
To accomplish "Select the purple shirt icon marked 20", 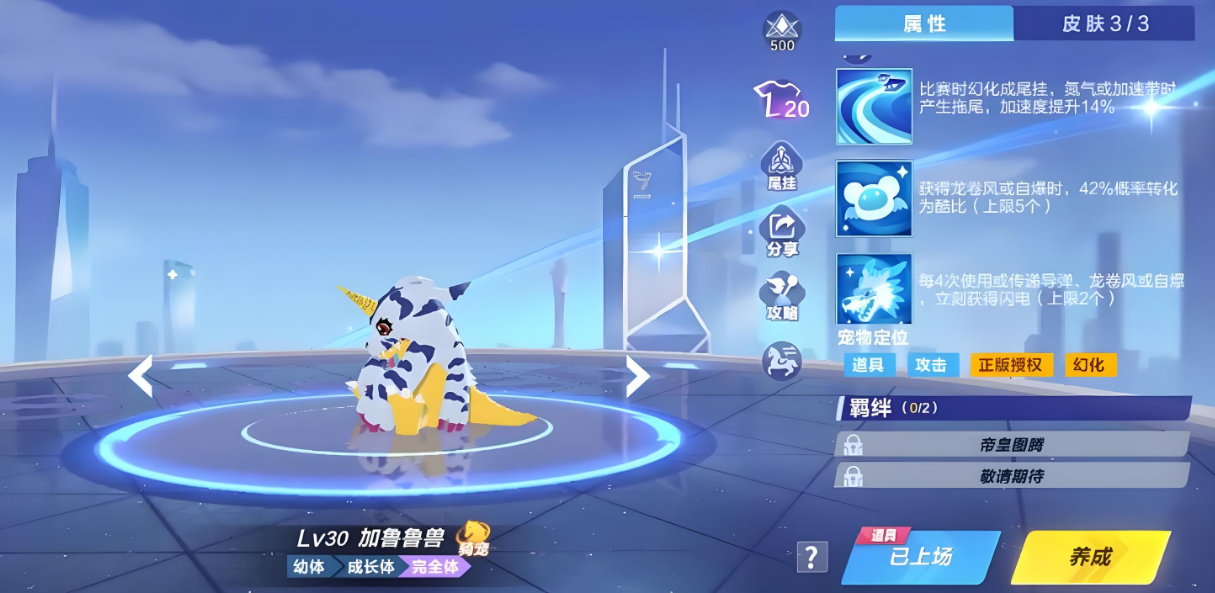I will pos(781,99).
